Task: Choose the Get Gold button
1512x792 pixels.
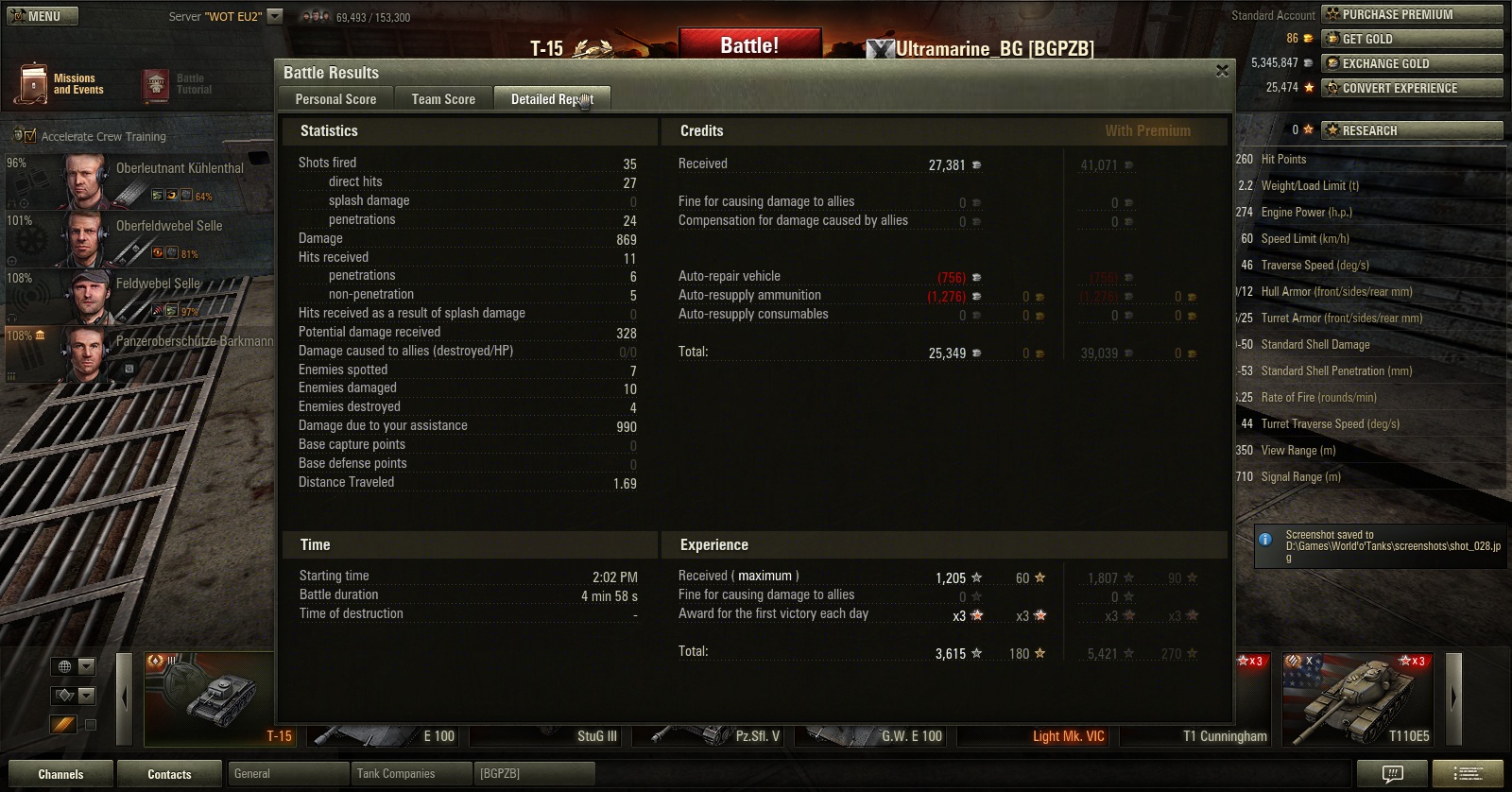Action: (x=1411, y=39)
